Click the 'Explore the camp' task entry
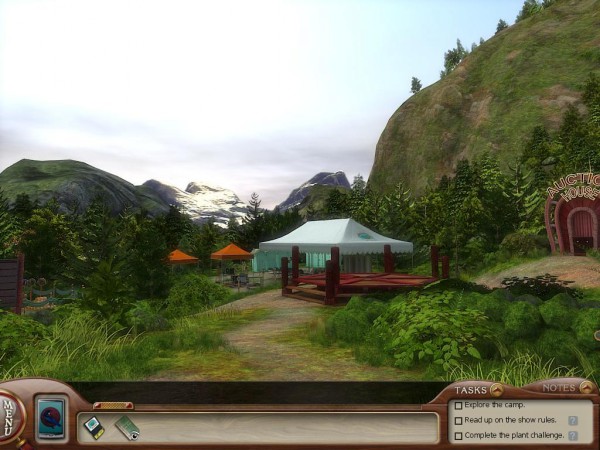600x450 pixels. coord(496,405)
